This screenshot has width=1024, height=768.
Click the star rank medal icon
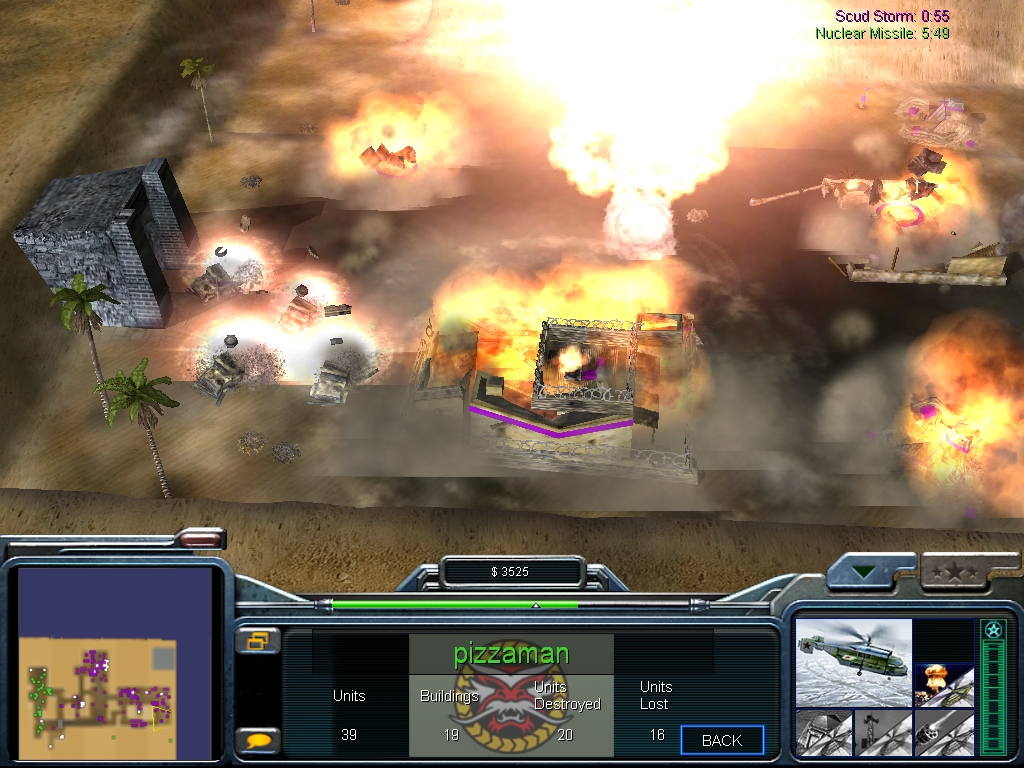992,631
